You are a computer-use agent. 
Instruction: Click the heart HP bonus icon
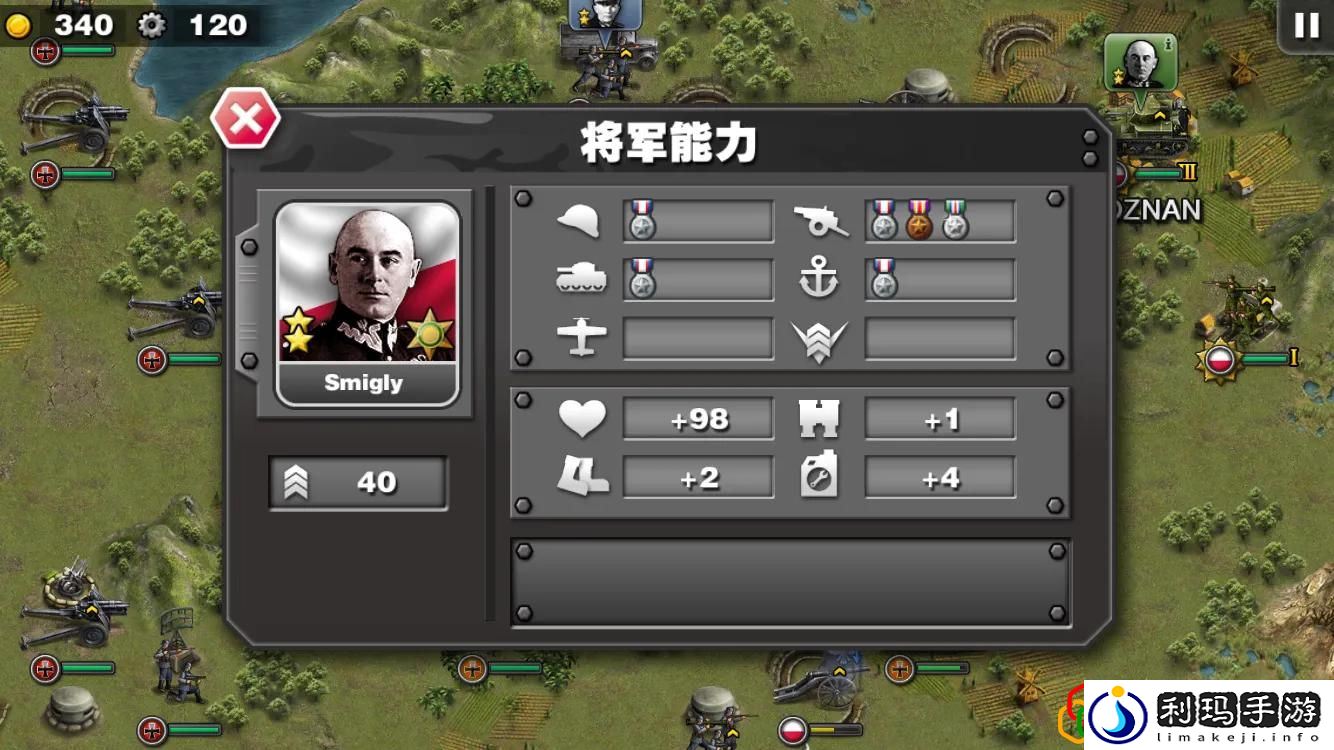pos(582,418)
